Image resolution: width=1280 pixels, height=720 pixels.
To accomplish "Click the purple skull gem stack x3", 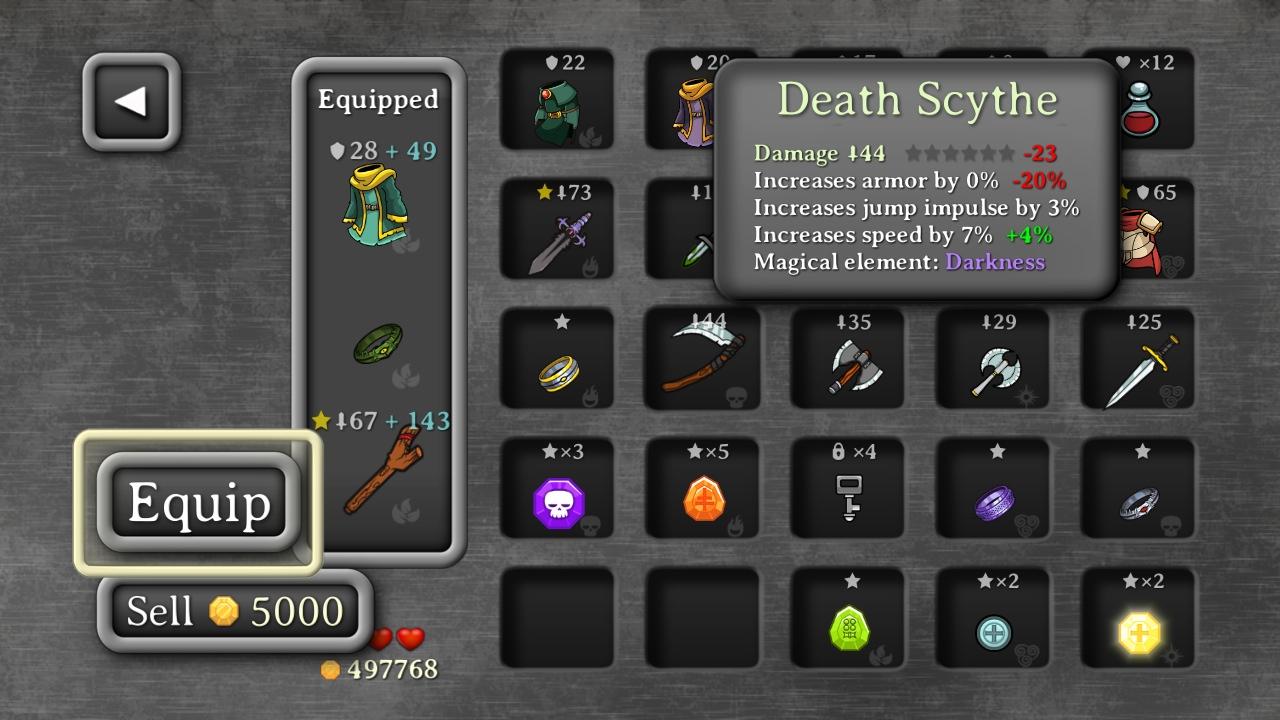I will click(x=557, y=490).
